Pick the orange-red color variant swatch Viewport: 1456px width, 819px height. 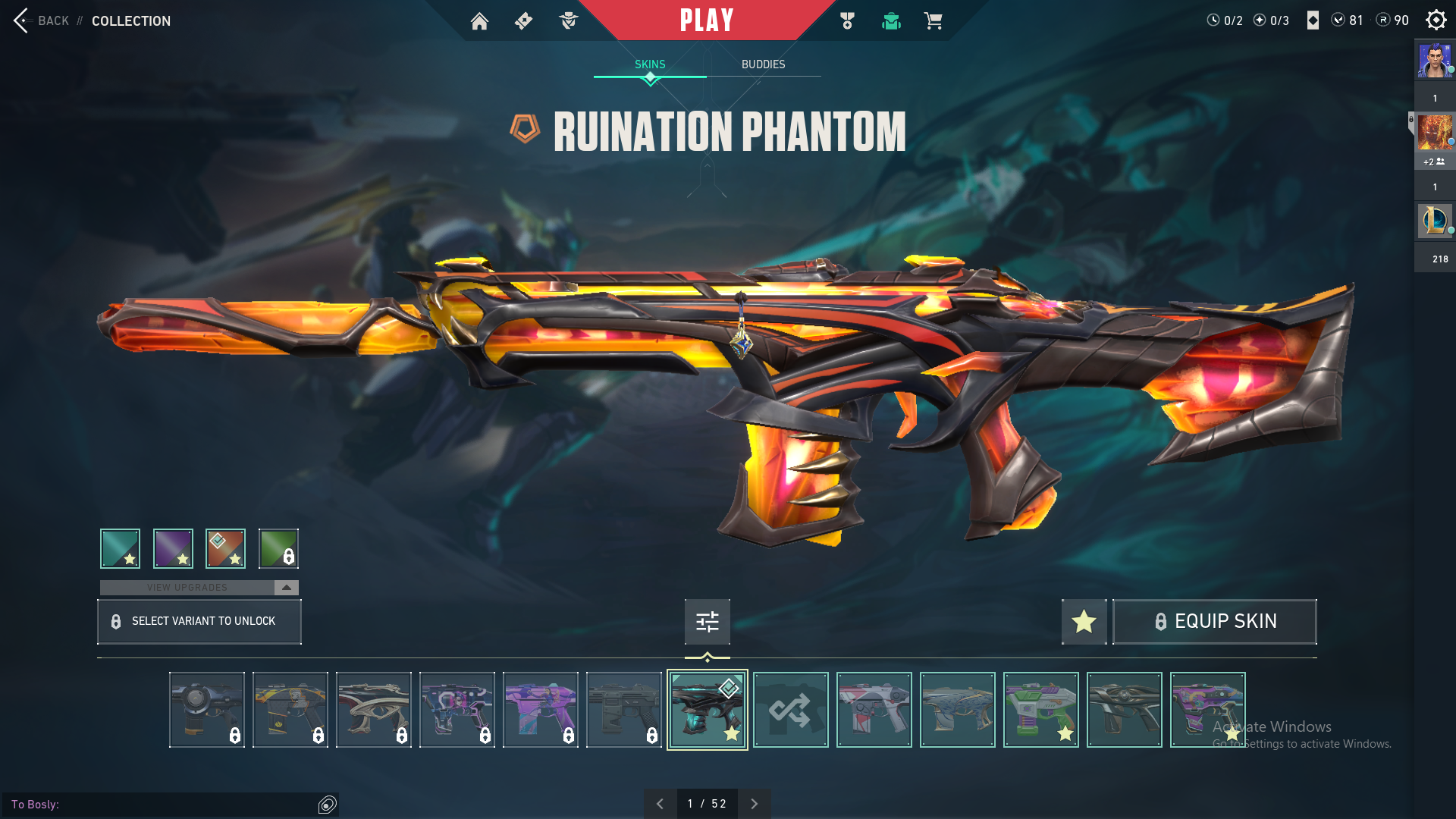(225, 548)
